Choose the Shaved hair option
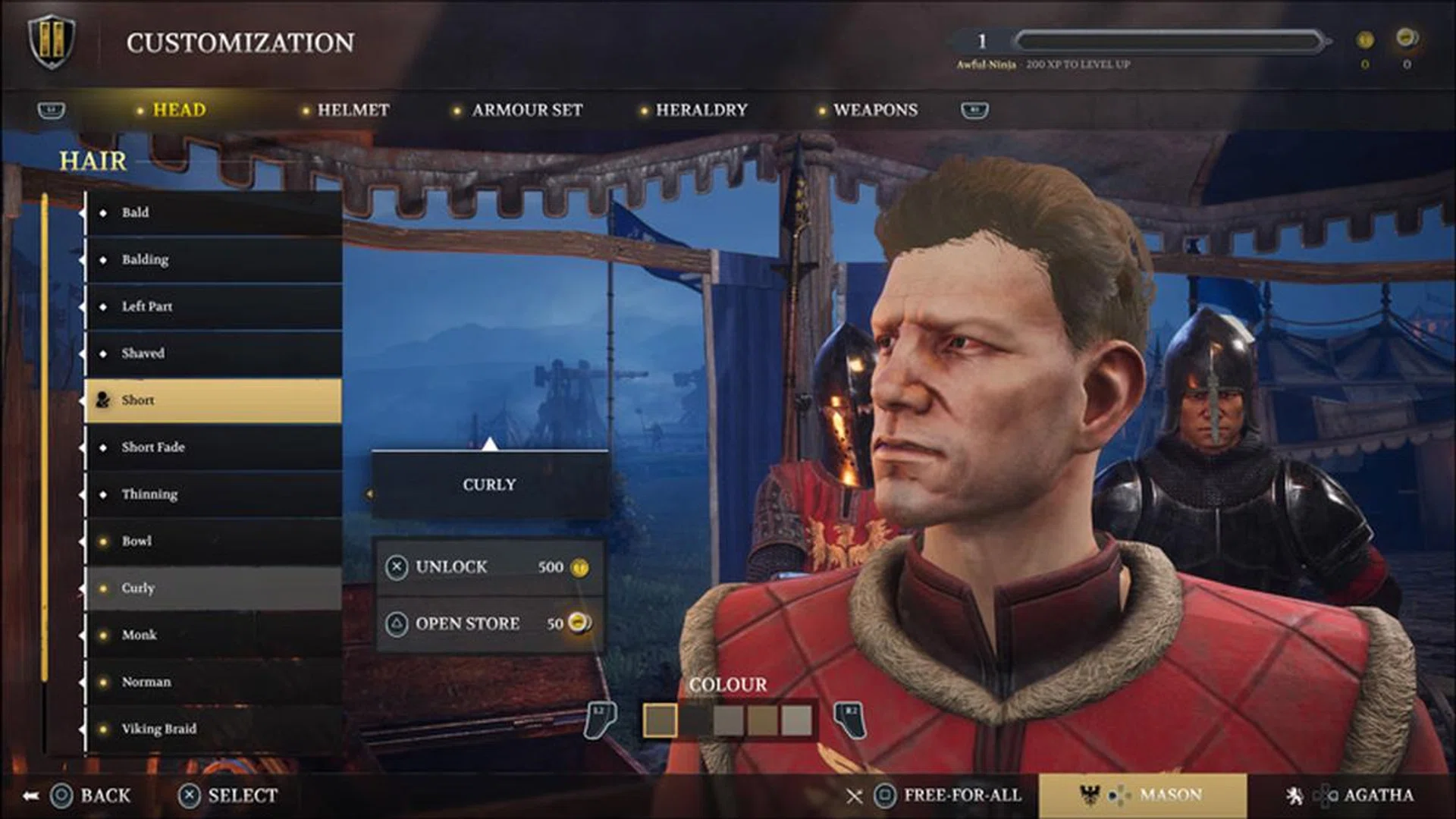 click(213, 353)
